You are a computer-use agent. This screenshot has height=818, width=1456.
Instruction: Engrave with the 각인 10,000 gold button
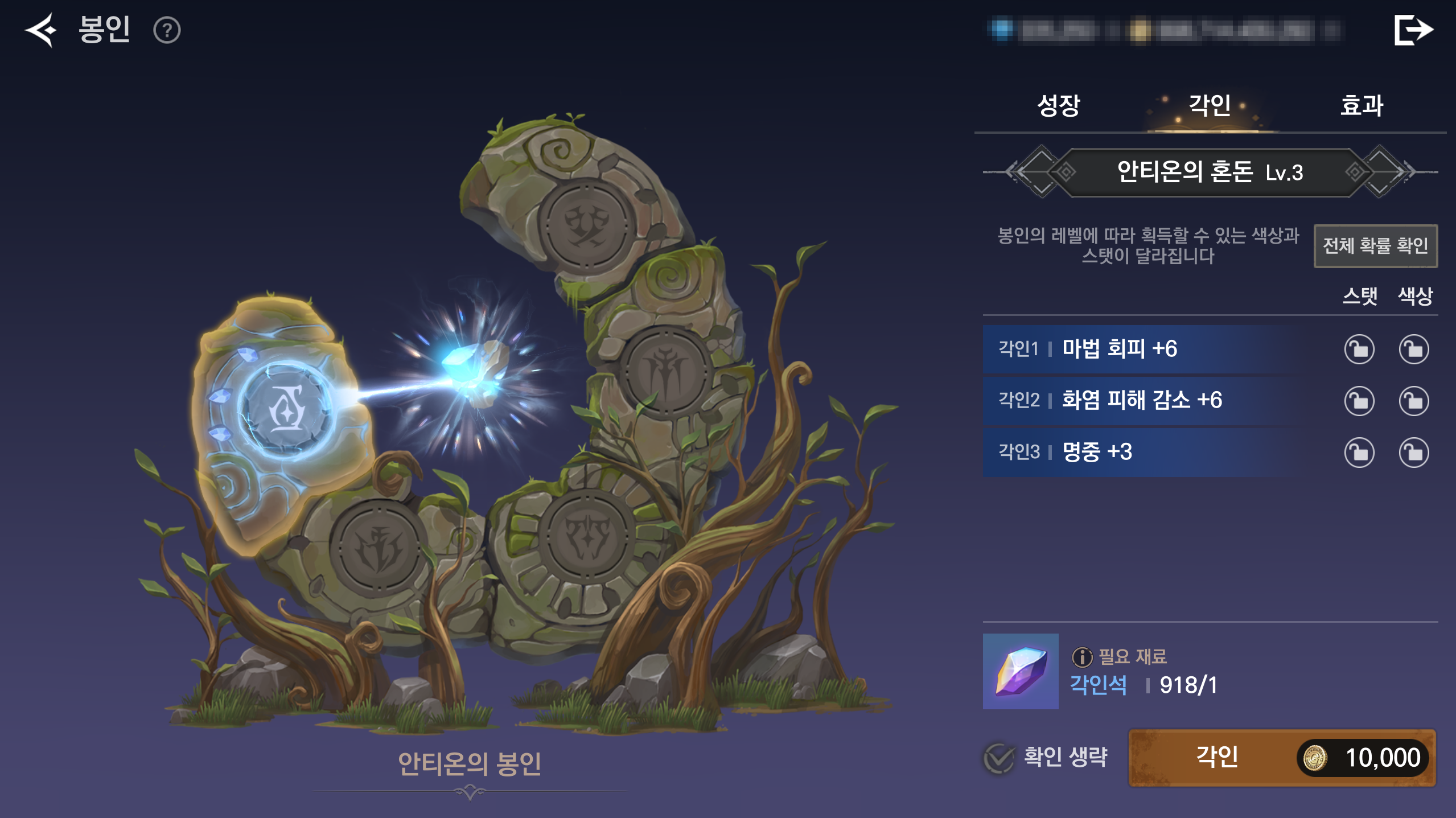1282,758
